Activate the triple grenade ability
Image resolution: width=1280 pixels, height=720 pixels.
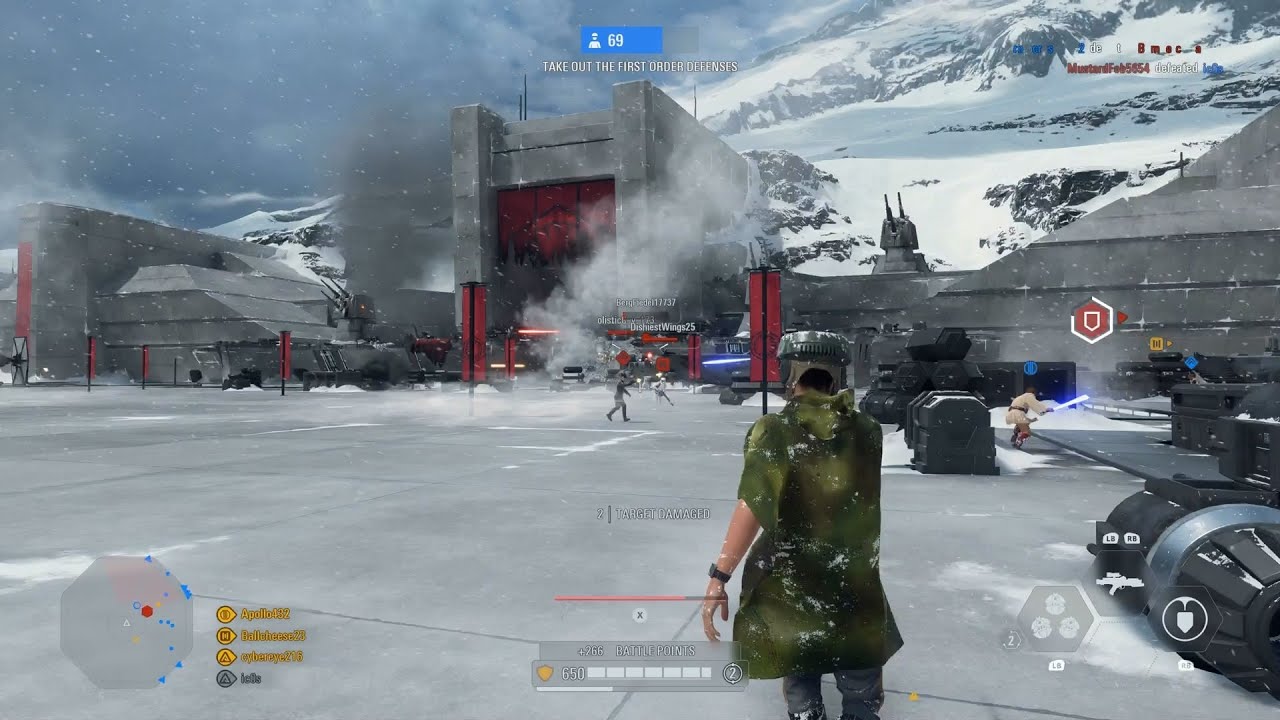pos(1056,617)
